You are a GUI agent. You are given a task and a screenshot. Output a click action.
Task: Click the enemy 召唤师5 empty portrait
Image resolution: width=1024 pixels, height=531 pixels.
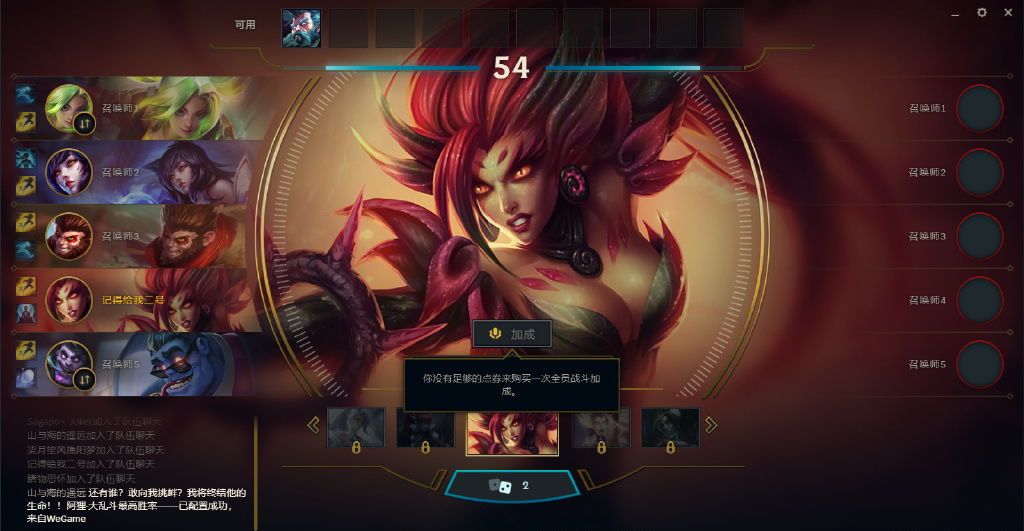(x=980, y=364)
